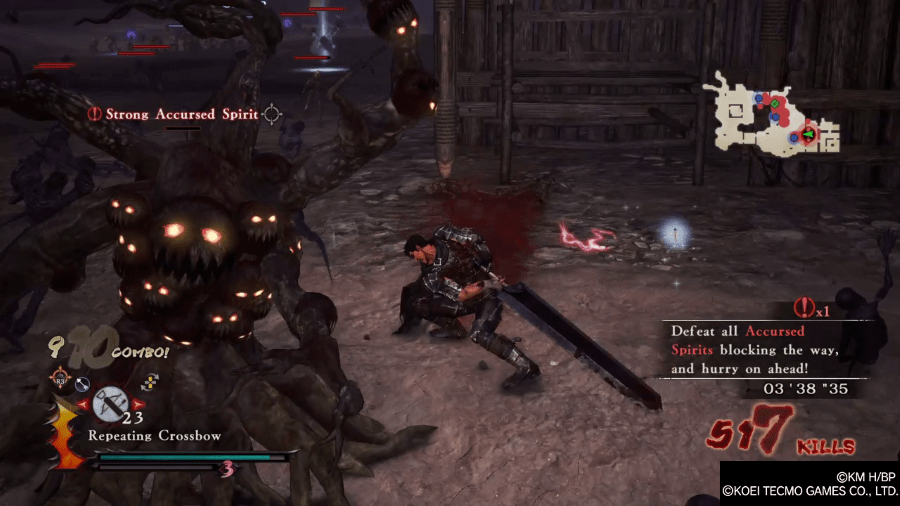Click the yellow swap-arrows icon
This screenshot has height=506, width=900.
(151, 380)
